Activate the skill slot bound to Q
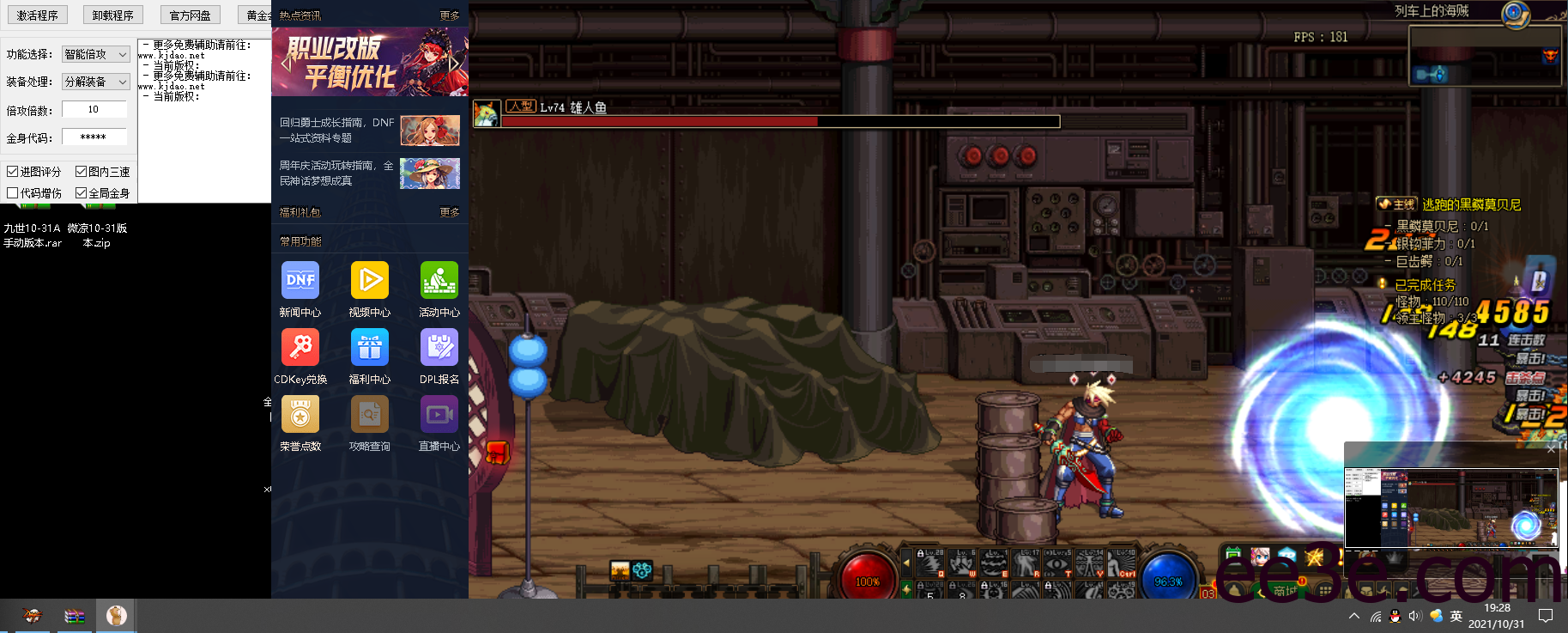The width and height of the screenshot is (1568, 633). click(930, 563)
